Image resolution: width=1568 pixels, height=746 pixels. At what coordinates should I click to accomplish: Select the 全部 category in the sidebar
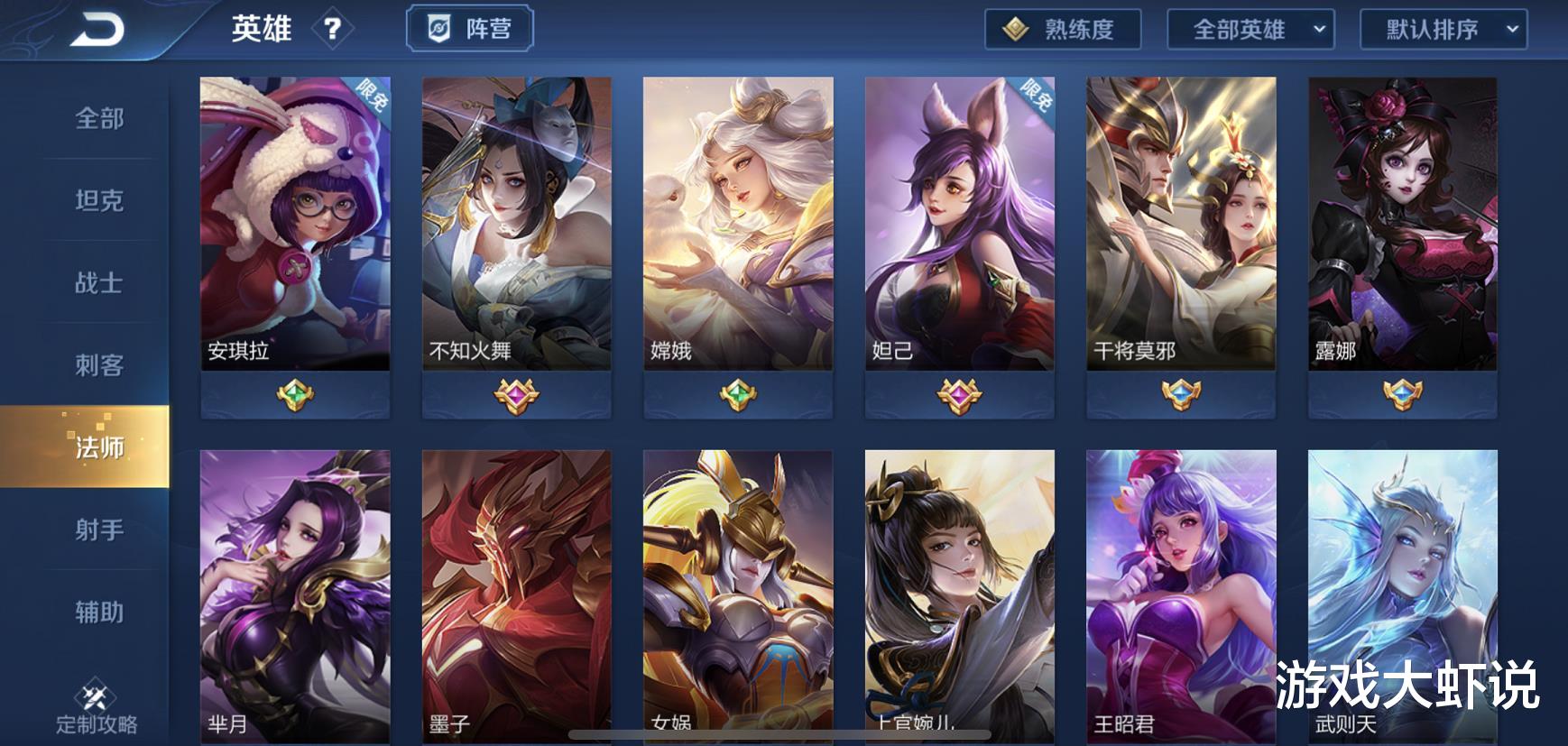click(x=99, y=118)
